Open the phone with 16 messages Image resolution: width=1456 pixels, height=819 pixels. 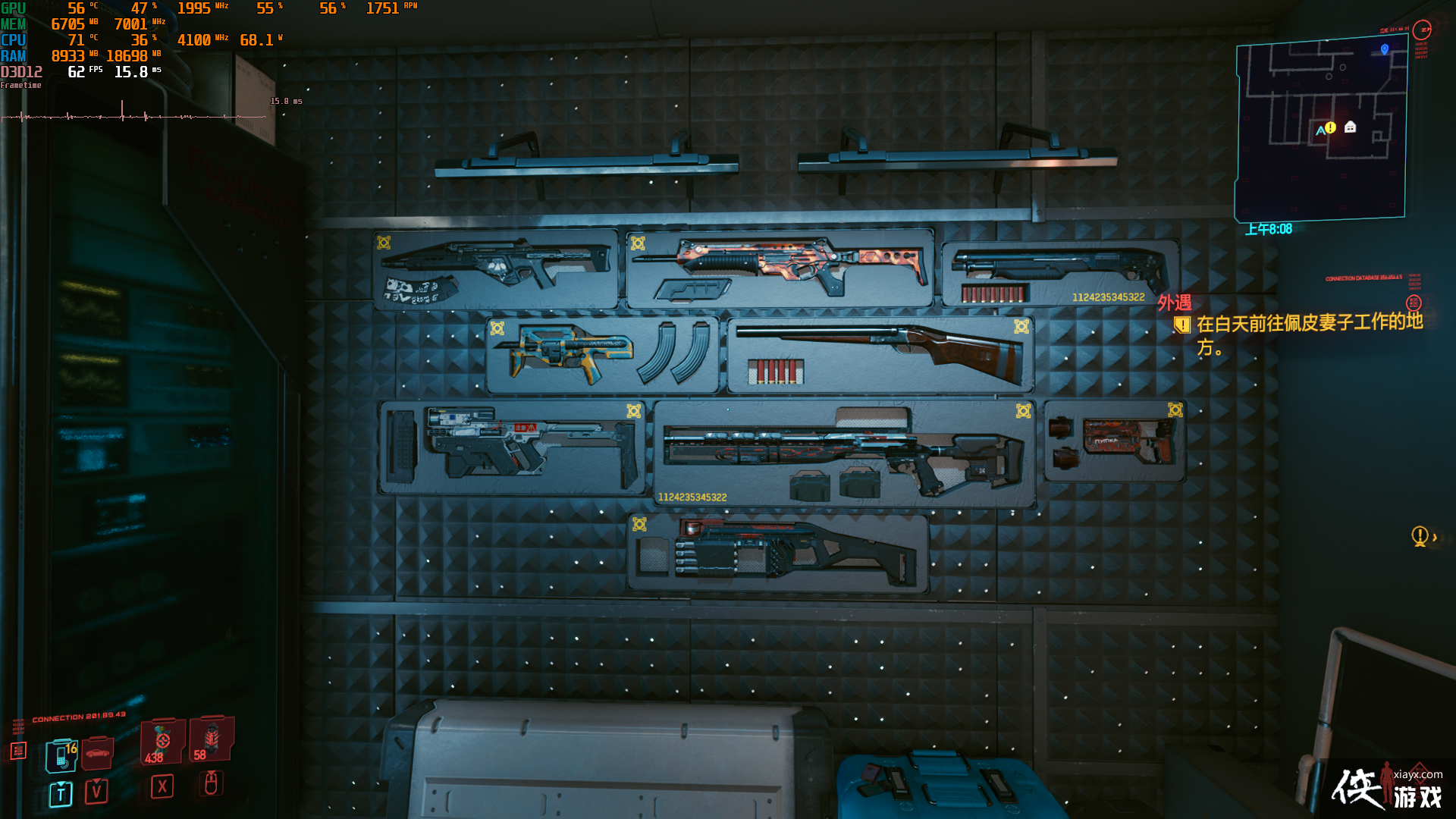pyautogui.click(x=61, y=755)
